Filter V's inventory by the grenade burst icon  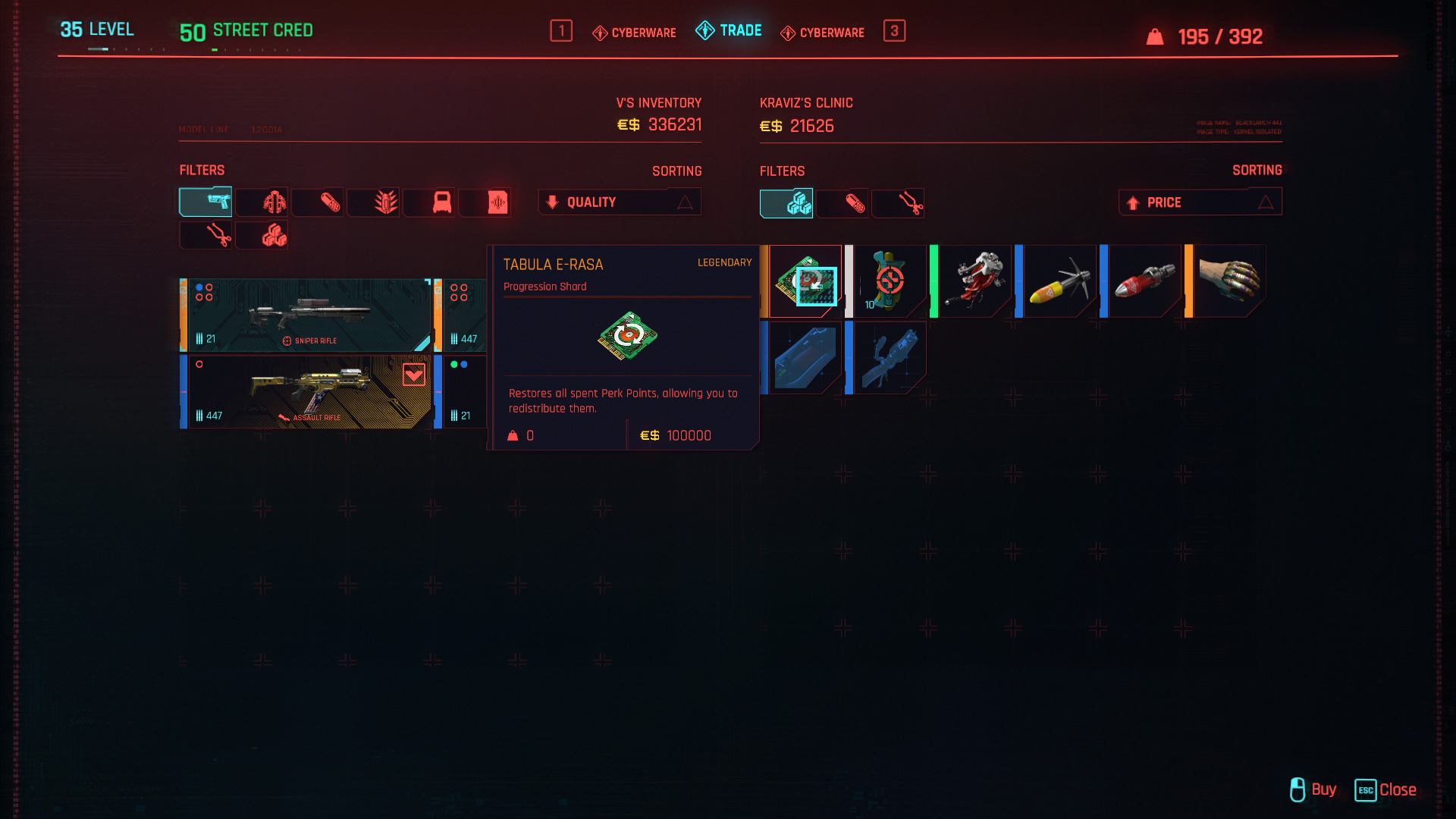coord(374,202)
